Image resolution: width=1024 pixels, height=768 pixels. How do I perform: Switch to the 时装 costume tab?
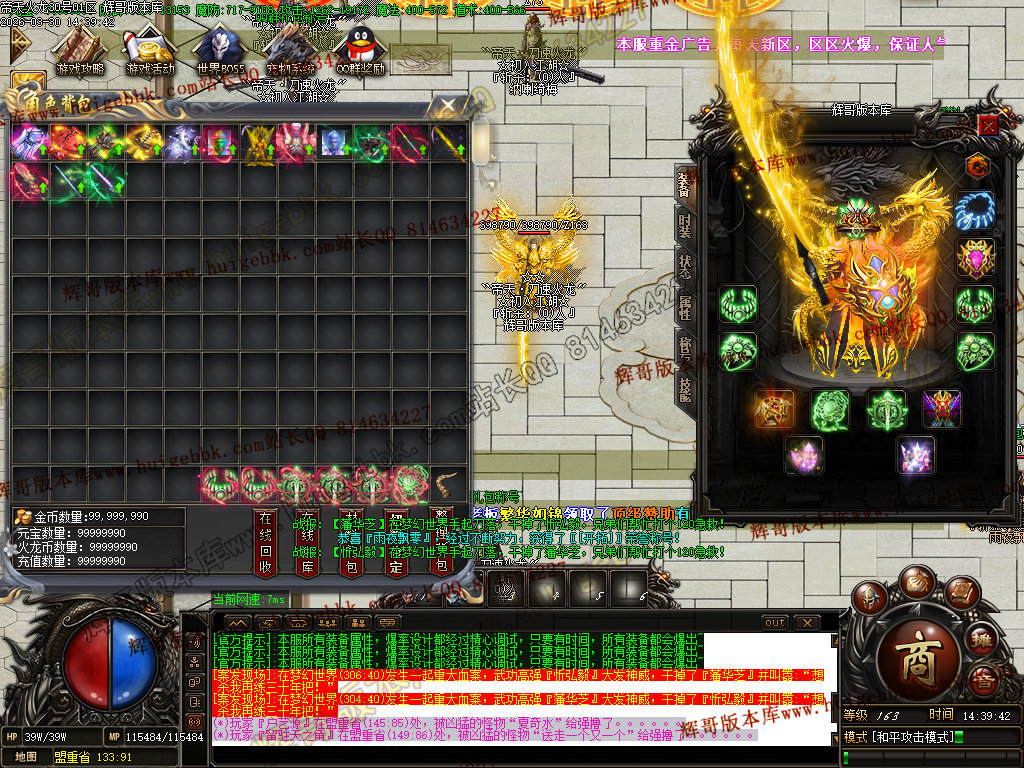tap(685, 225)
